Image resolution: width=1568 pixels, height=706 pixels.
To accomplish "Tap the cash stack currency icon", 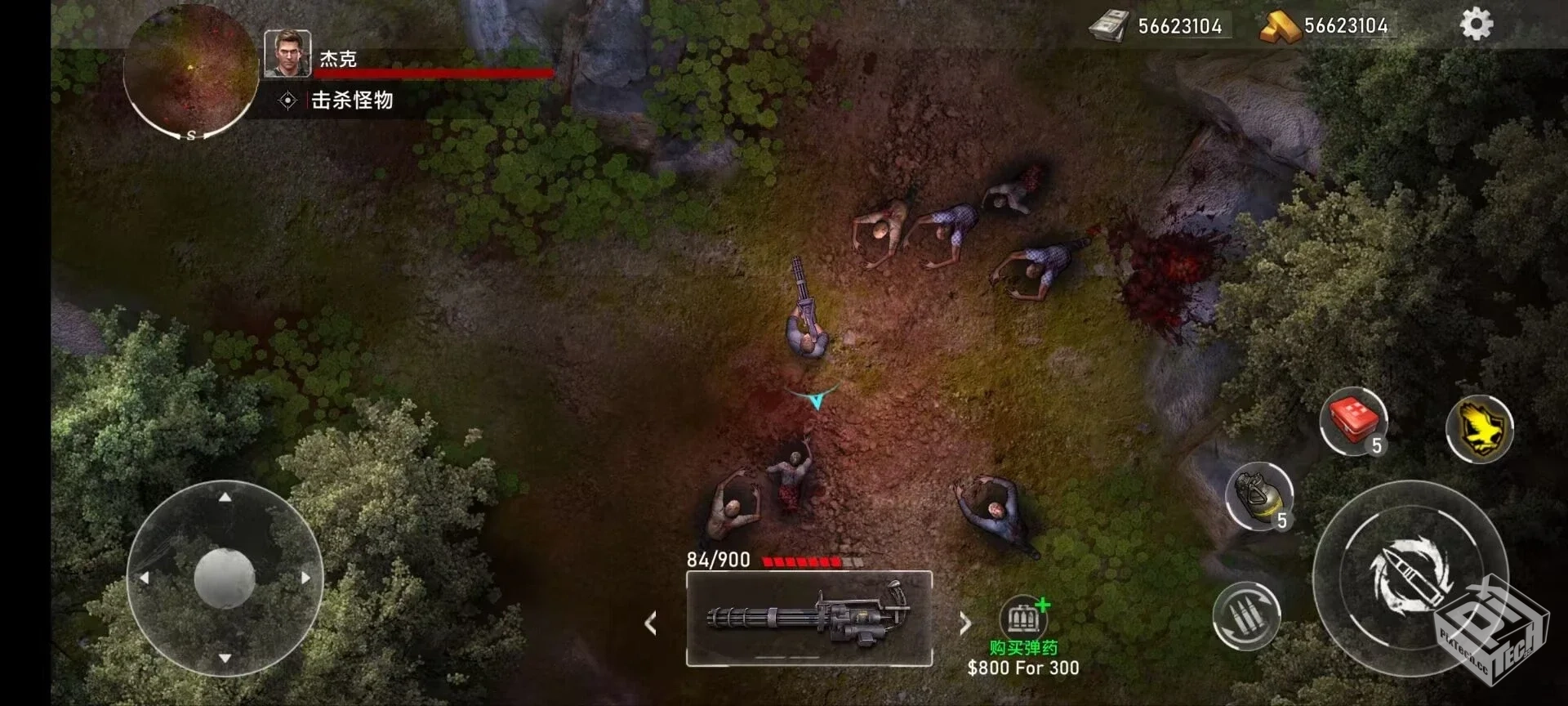I will (x=1108, y=26).
